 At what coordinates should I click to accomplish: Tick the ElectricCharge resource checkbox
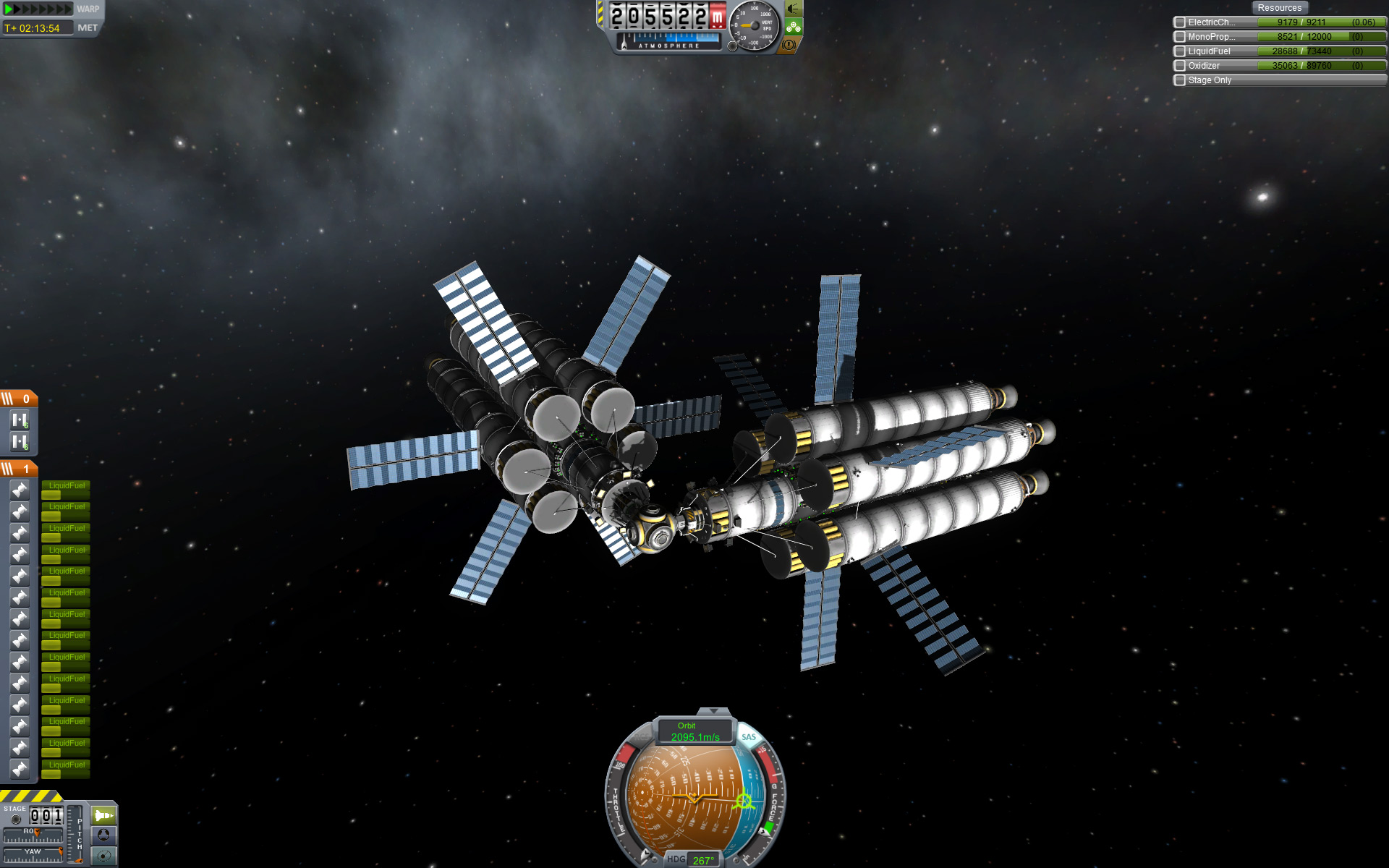pos(1180,22)
